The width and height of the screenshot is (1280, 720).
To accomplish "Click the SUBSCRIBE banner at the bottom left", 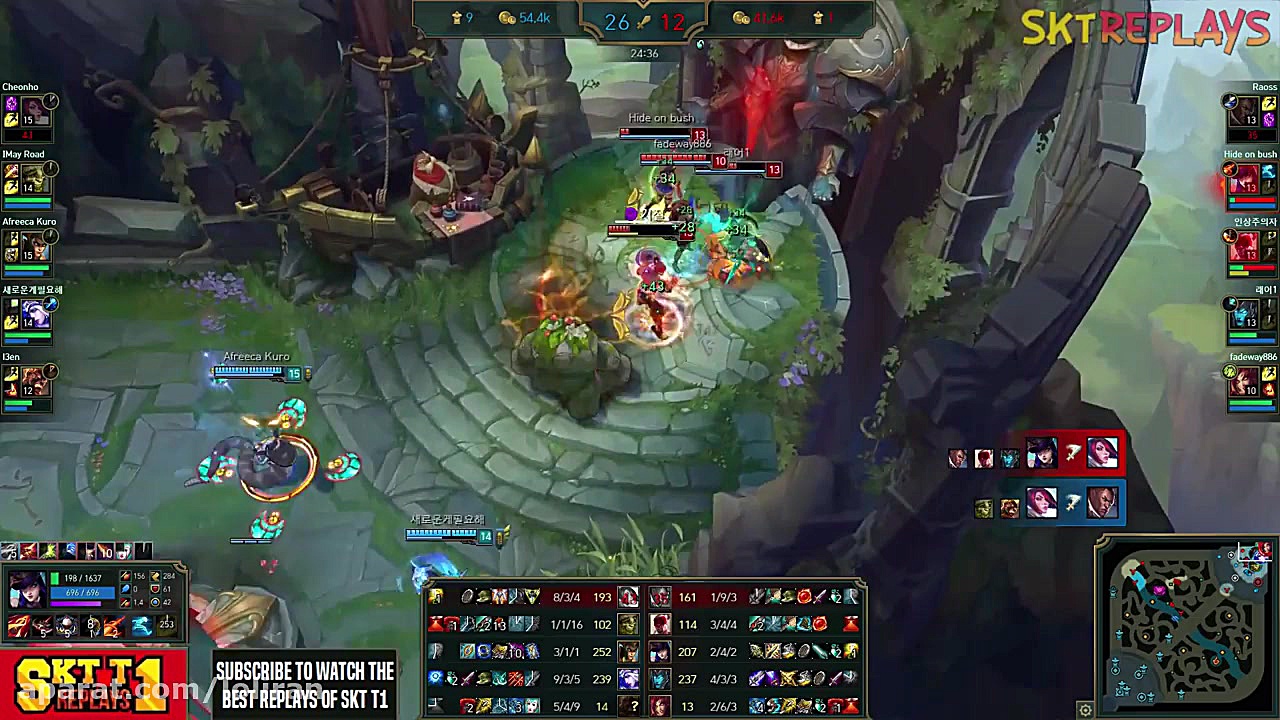I will [305, 685].
